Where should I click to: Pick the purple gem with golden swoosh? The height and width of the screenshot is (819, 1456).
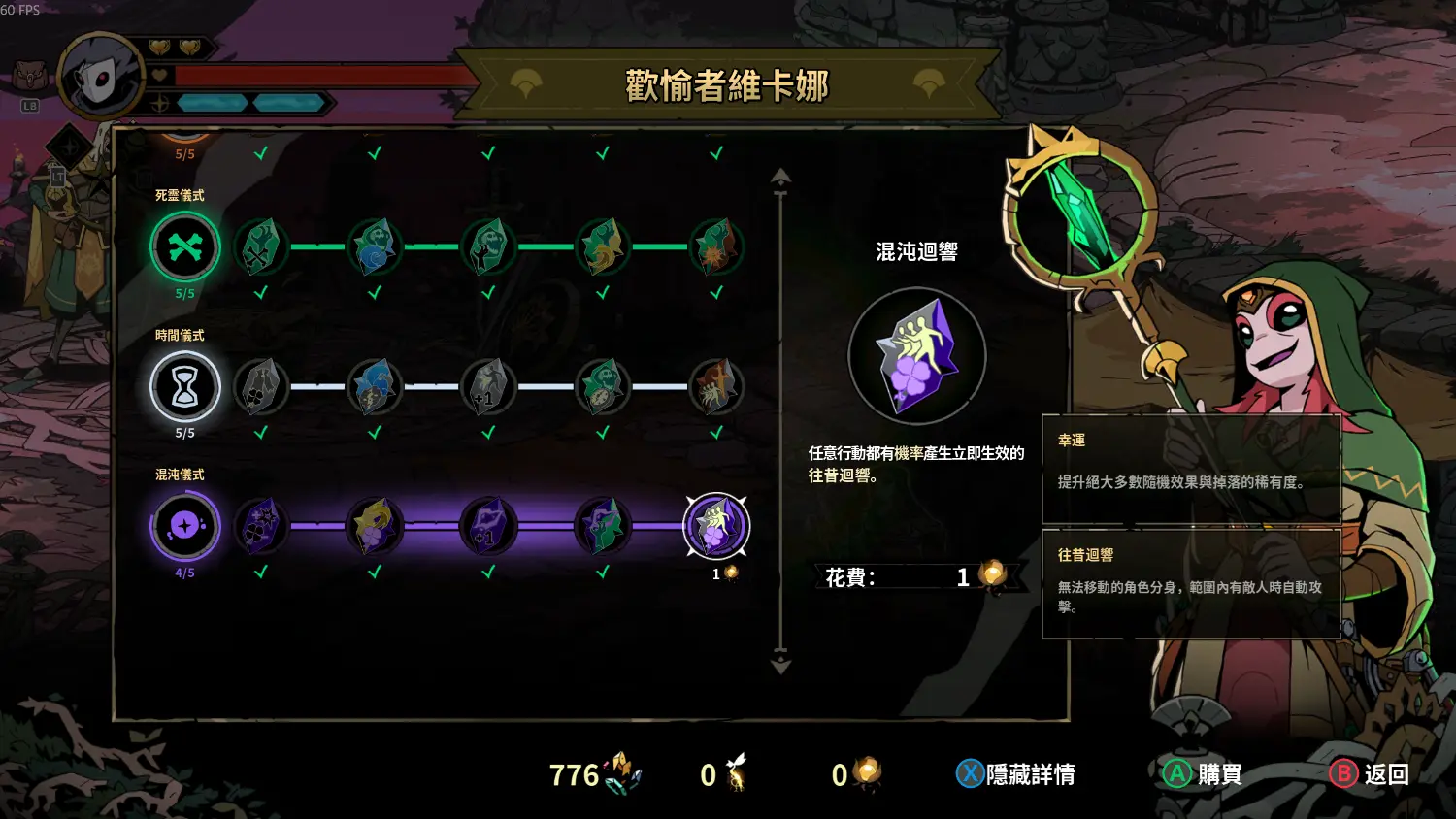pyautogui.click(x=375, y=526)
